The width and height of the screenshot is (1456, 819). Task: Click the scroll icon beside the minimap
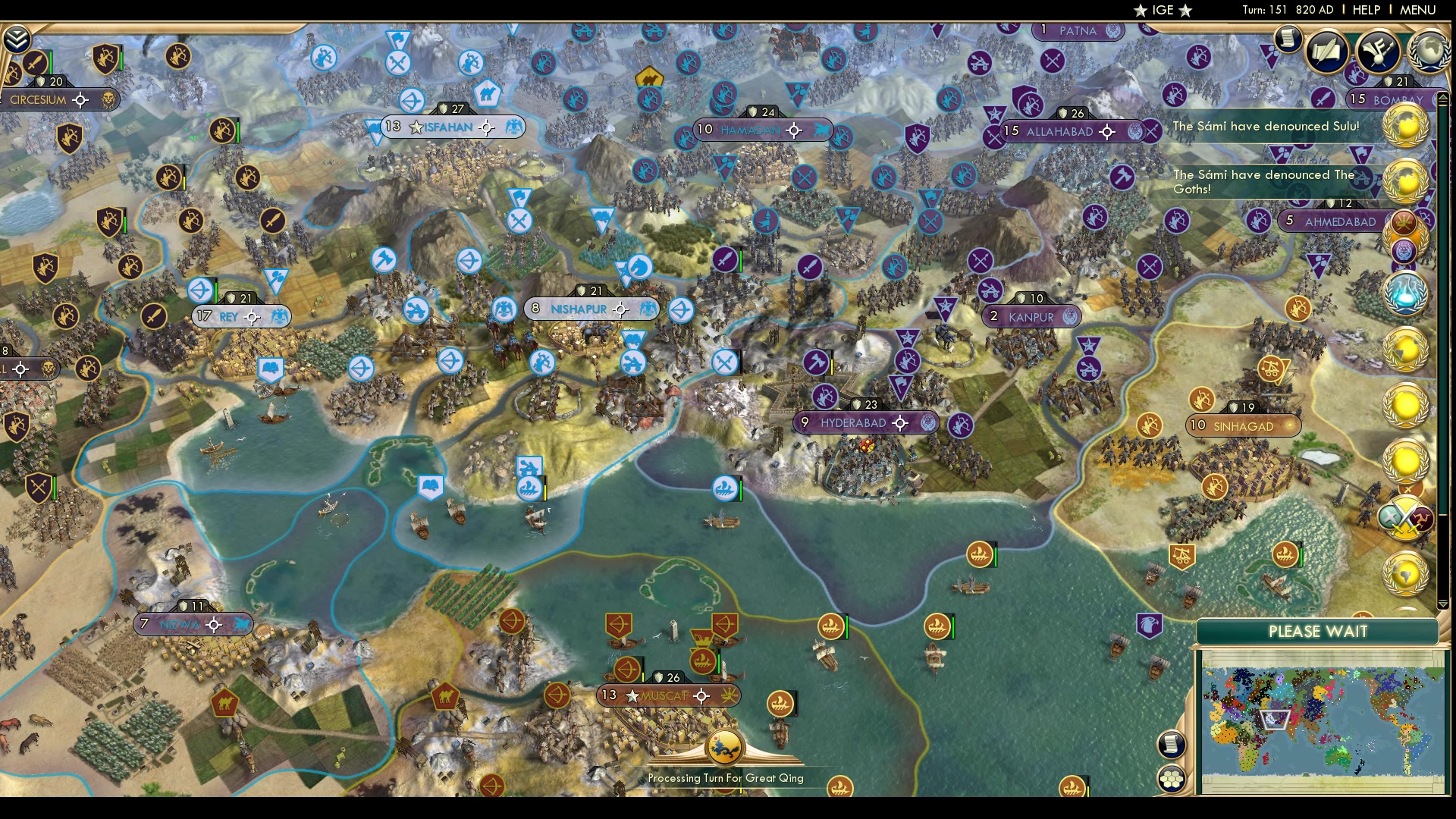(x=1171, y=745)
